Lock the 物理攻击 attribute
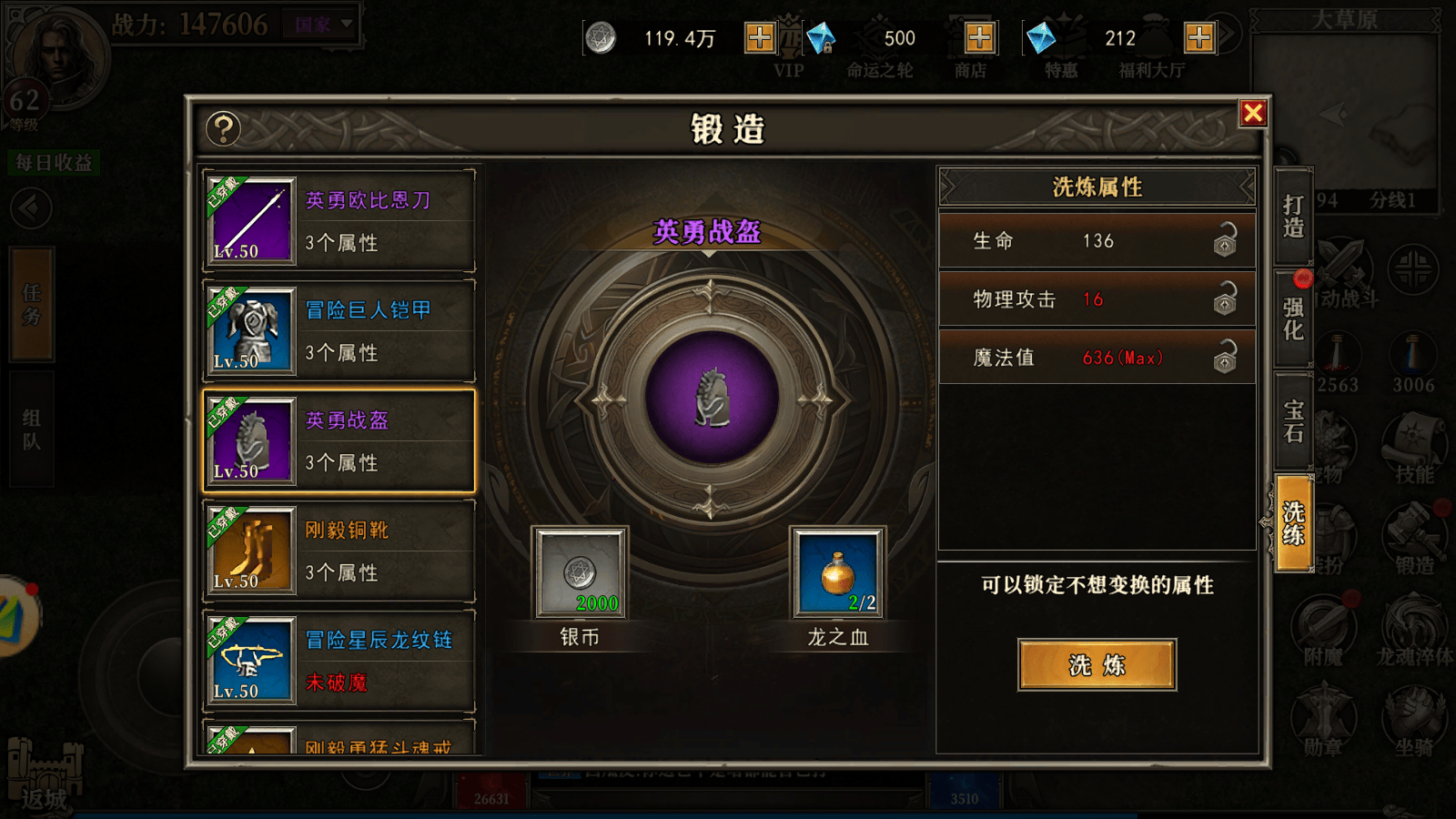The height and width of the screenshot is (819, 1456). 1227,299
